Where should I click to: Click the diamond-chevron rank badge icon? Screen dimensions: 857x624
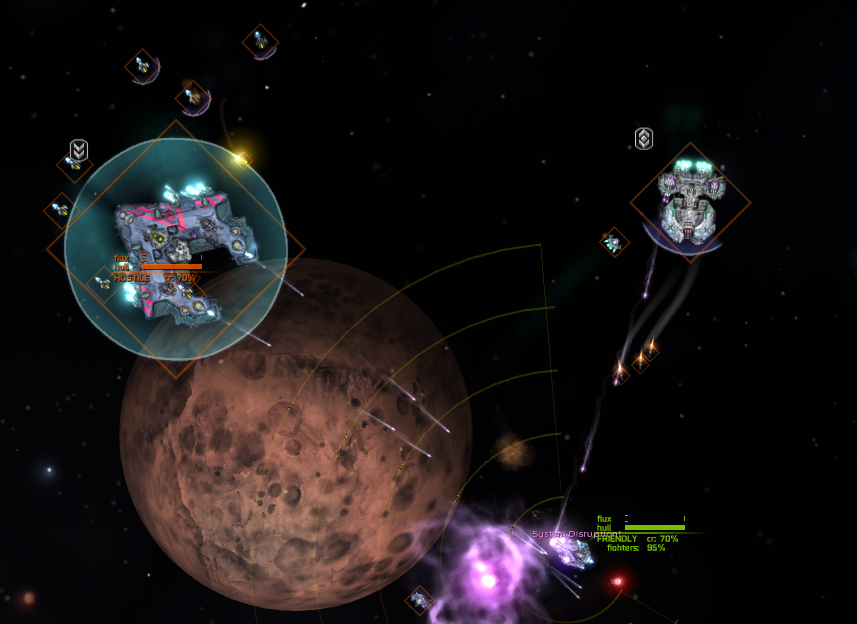pyautogui.click(x=644, y=138)
